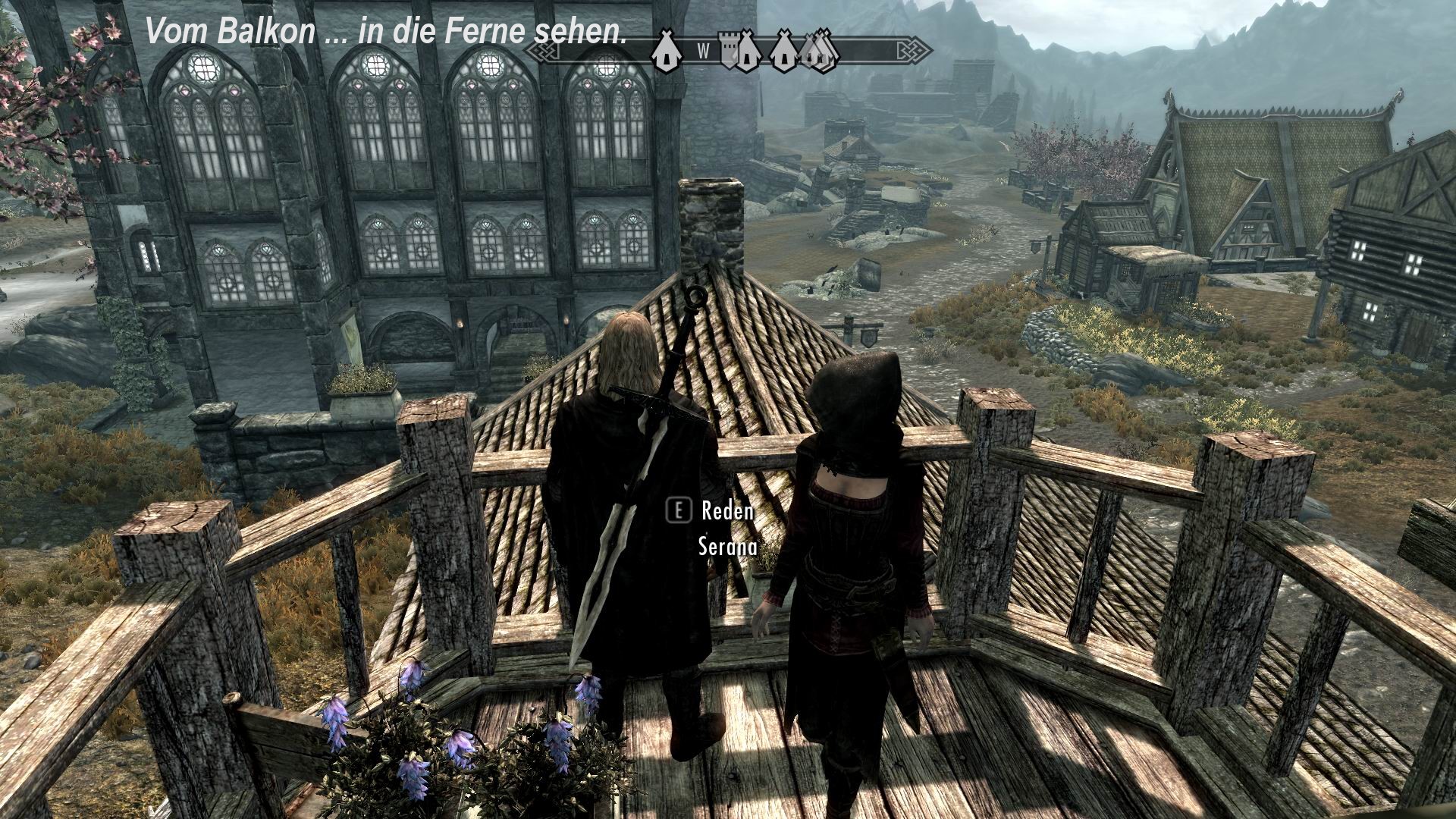The height and width of the screenshot is (819, 1456).
Task: Click the single house marker near compass center
Action: point(783,55)
